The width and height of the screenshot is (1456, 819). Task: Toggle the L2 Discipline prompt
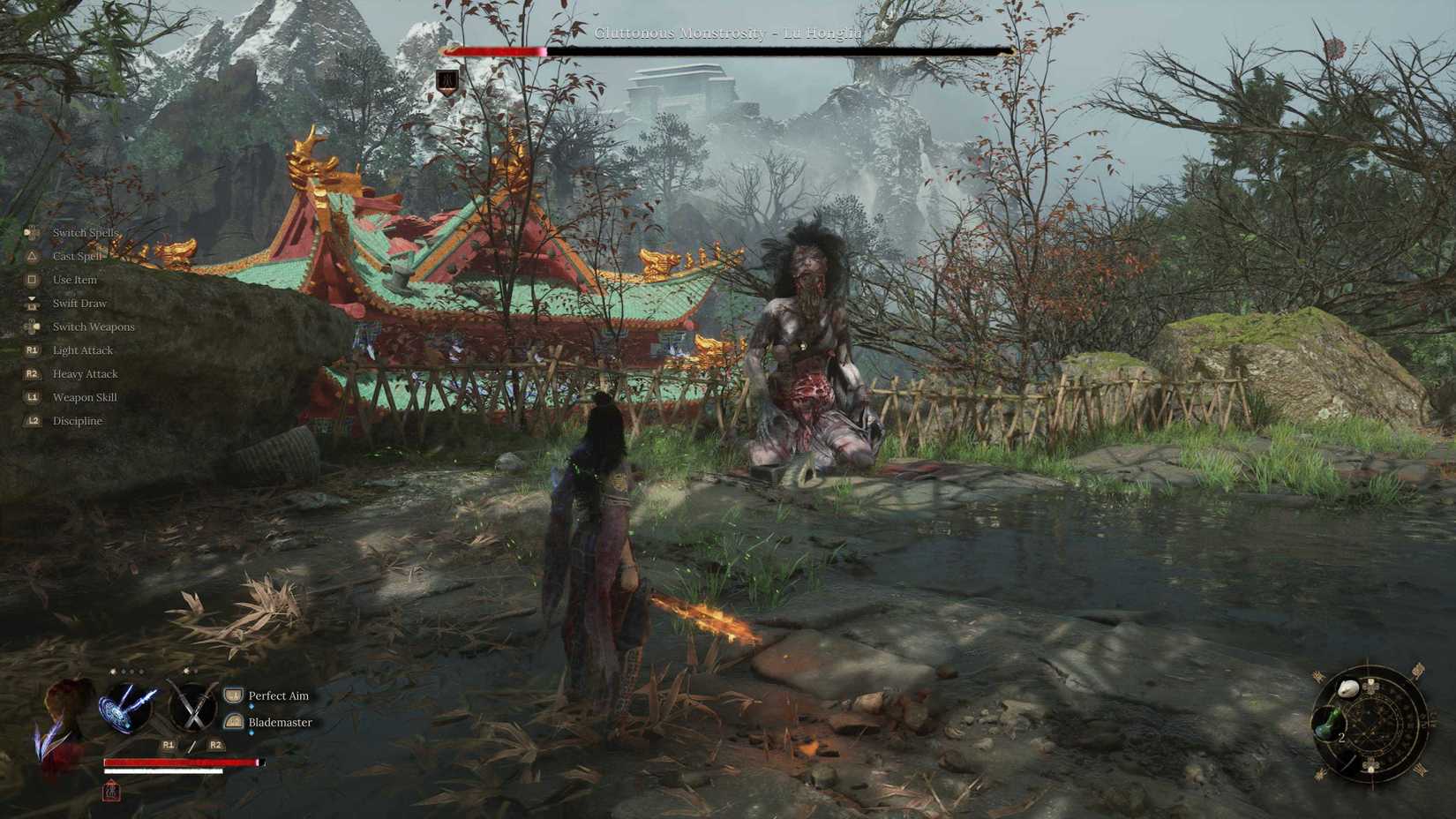(x=32, y=421)
